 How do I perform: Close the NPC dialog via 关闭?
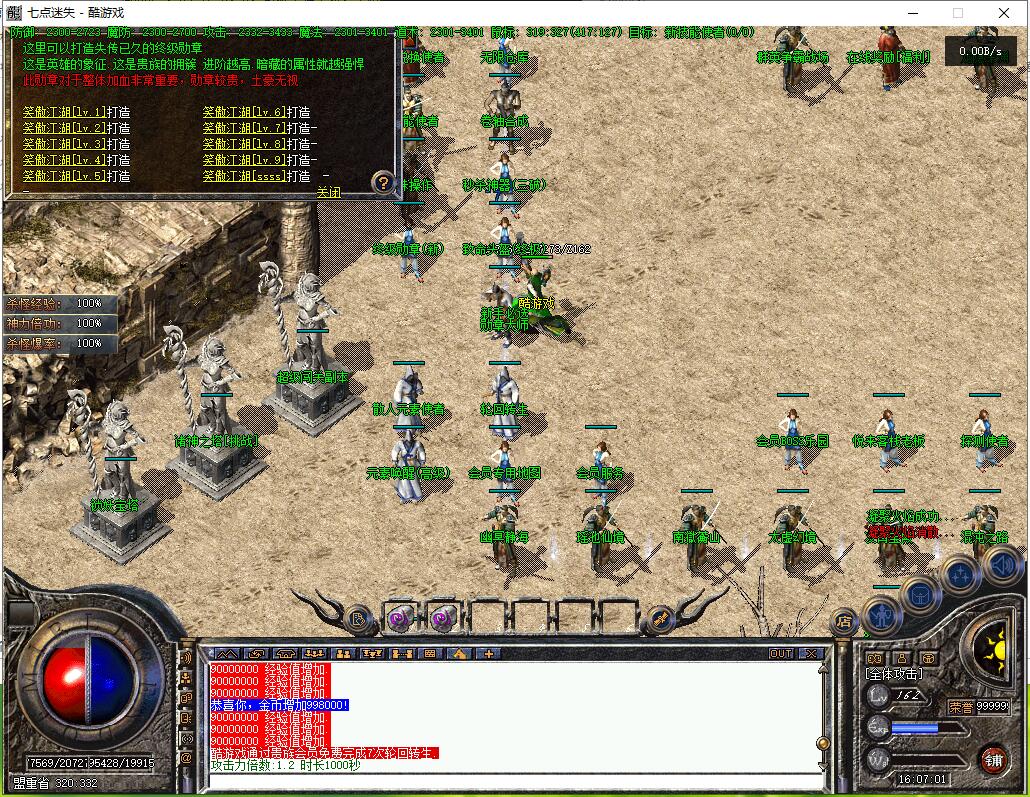[x=329, y=191]
